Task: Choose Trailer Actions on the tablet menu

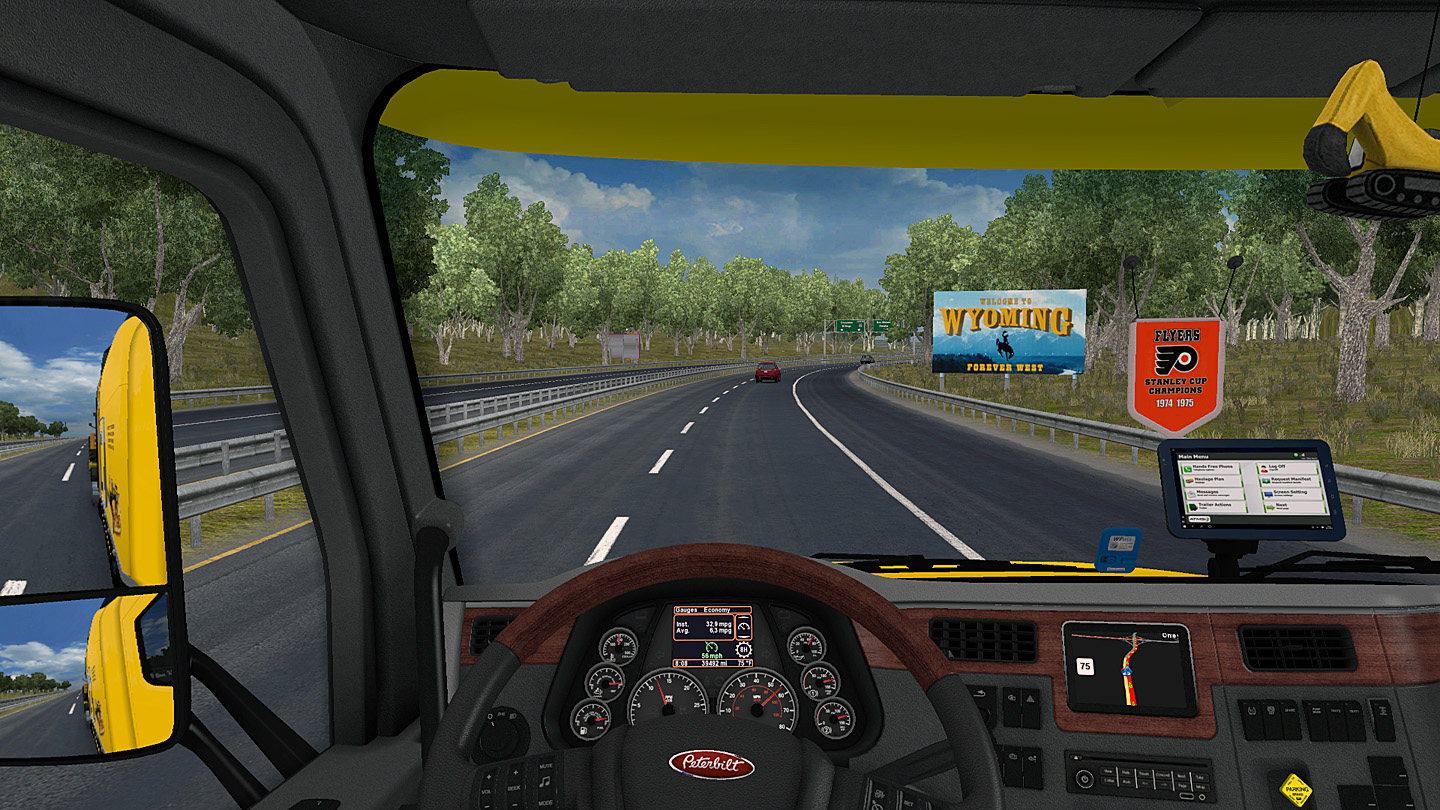Action: click(1214, 506)
